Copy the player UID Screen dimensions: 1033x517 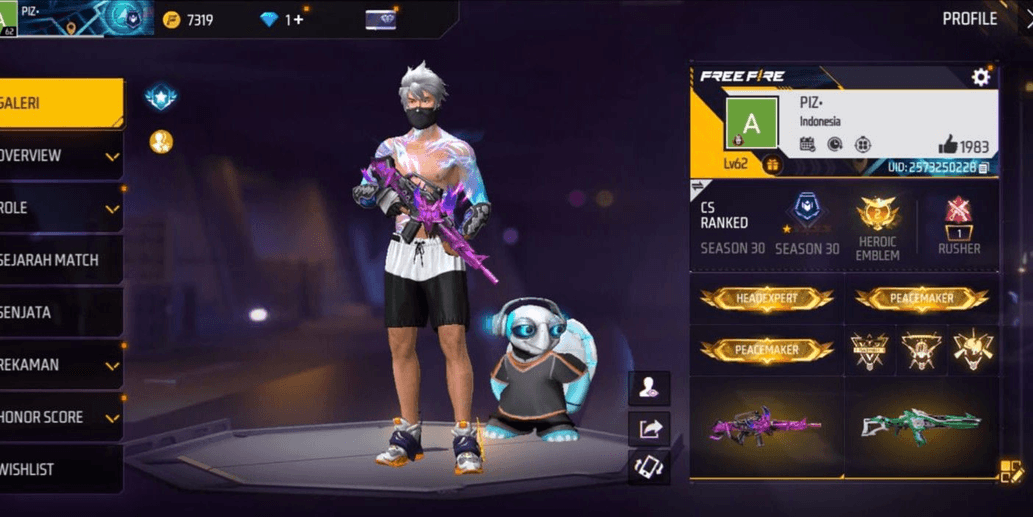[984, 167]
